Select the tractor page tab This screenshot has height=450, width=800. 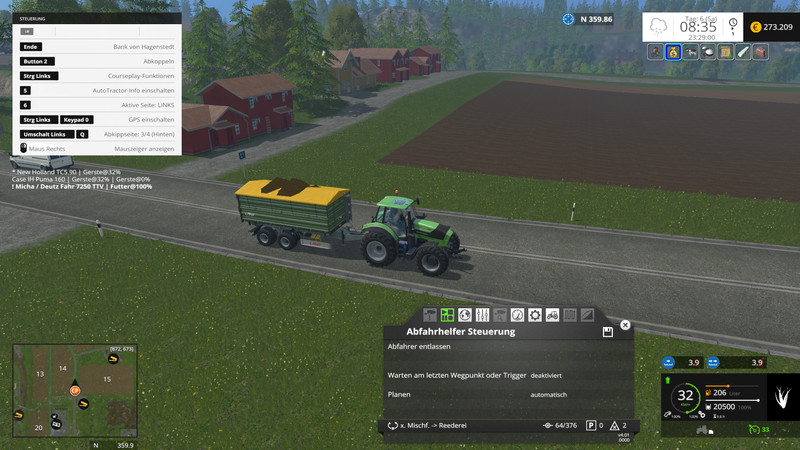pyautogui.click(x=552, y=315)
